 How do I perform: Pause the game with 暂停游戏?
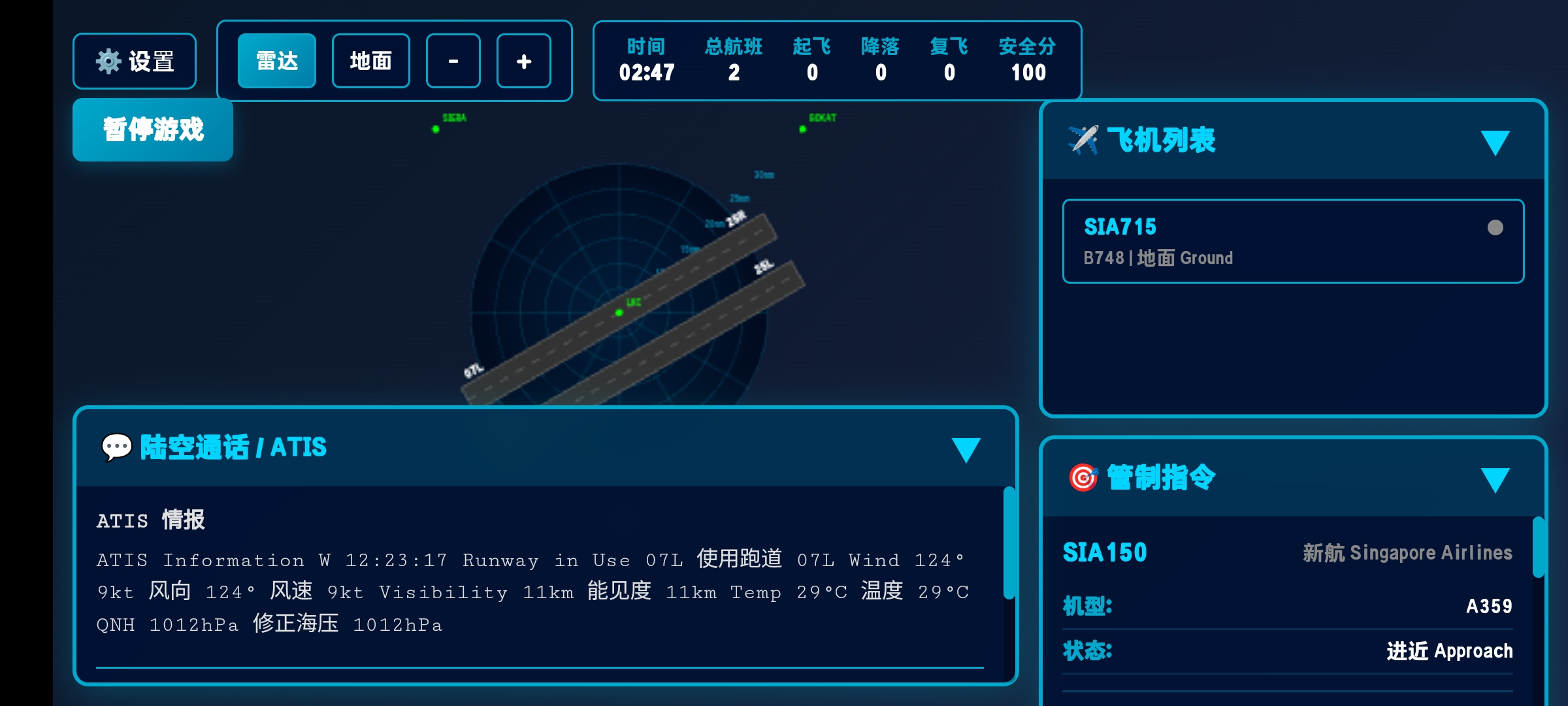point(153,129)
